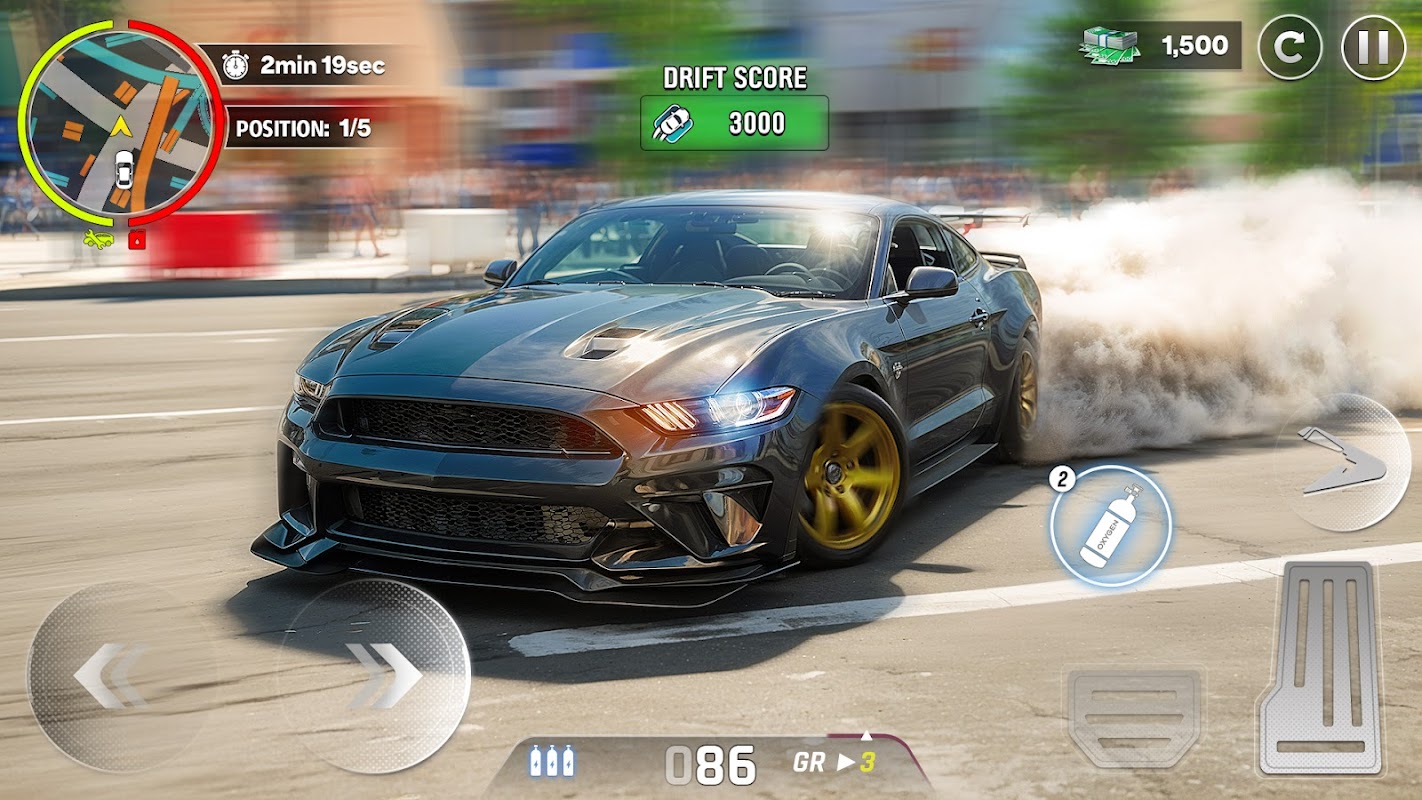Hit the gas pedal
Screen dimensions: 1422x800
pyautogui.click(x=1319, y=666)
